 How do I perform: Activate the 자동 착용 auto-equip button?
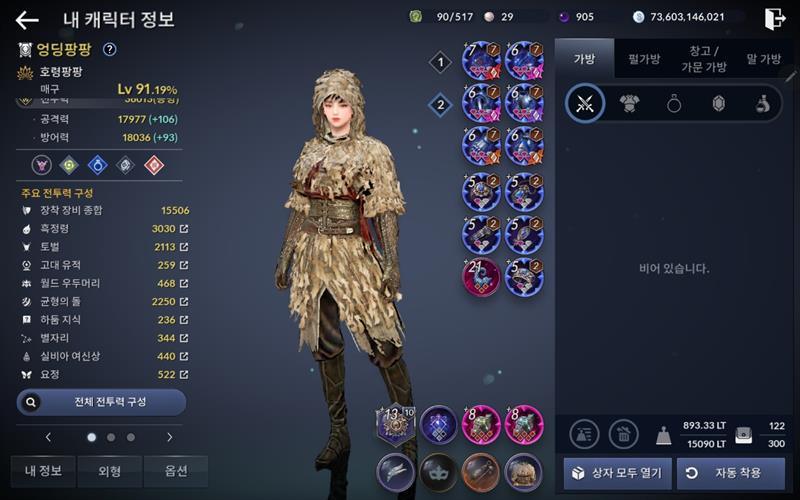click(x=731, y=473)
